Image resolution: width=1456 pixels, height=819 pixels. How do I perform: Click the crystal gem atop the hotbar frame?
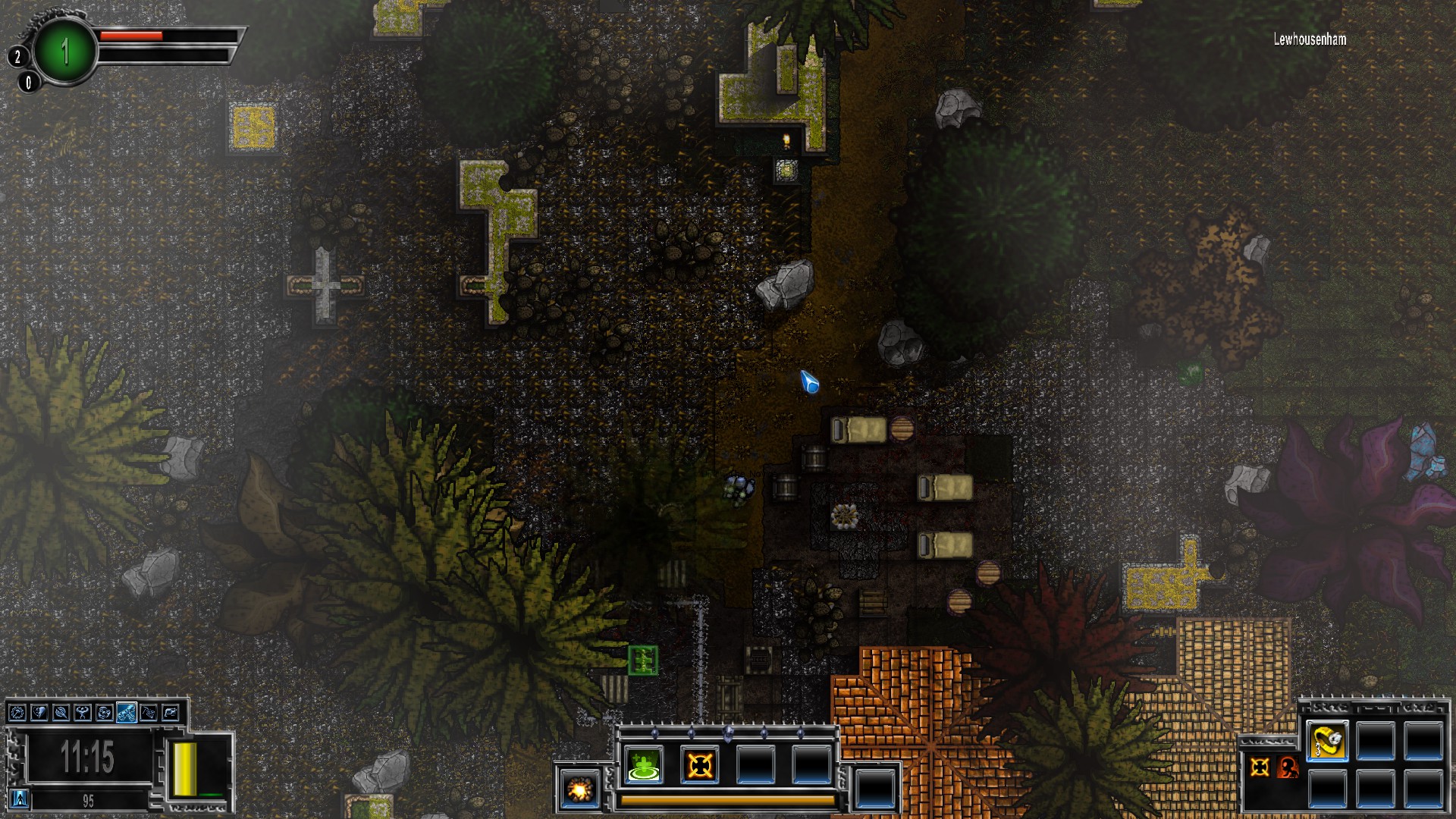click(x=728, y=733)
